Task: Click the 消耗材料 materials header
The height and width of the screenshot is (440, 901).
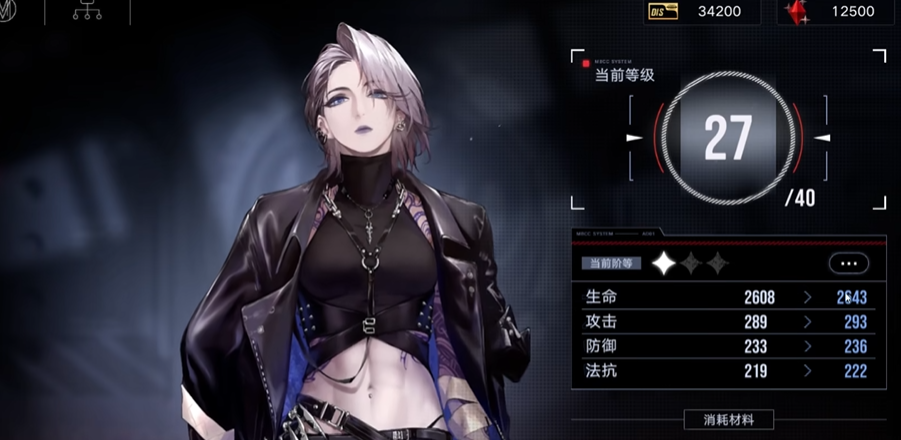Action: coord(729,420)
